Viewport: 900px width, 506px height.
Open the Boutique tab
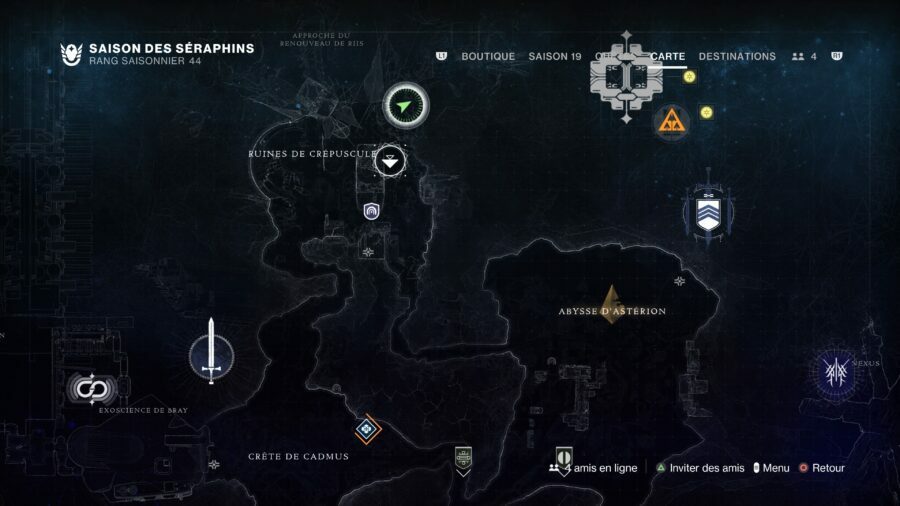[488, 56]
